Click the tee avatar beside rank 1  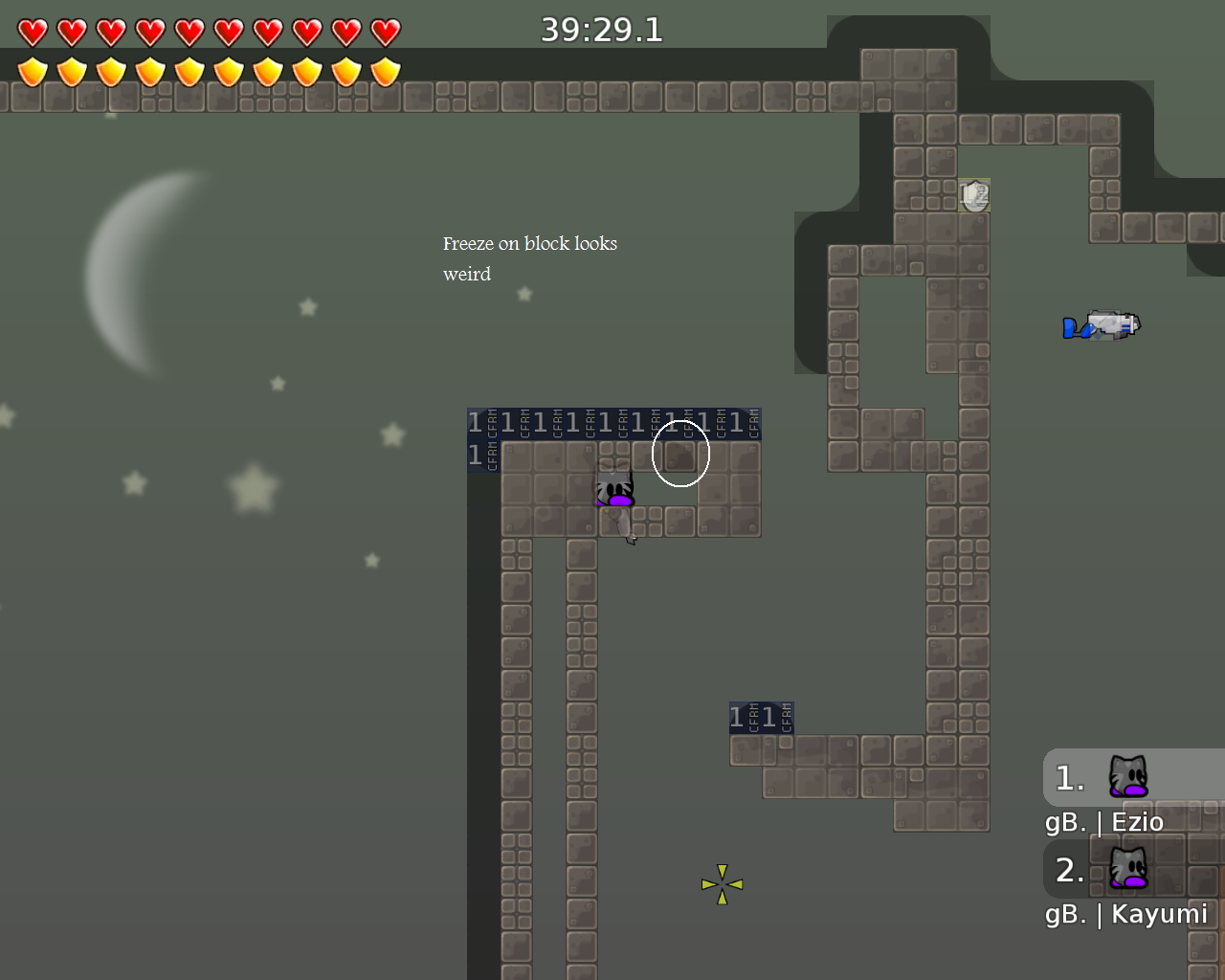pos(1129,778)
